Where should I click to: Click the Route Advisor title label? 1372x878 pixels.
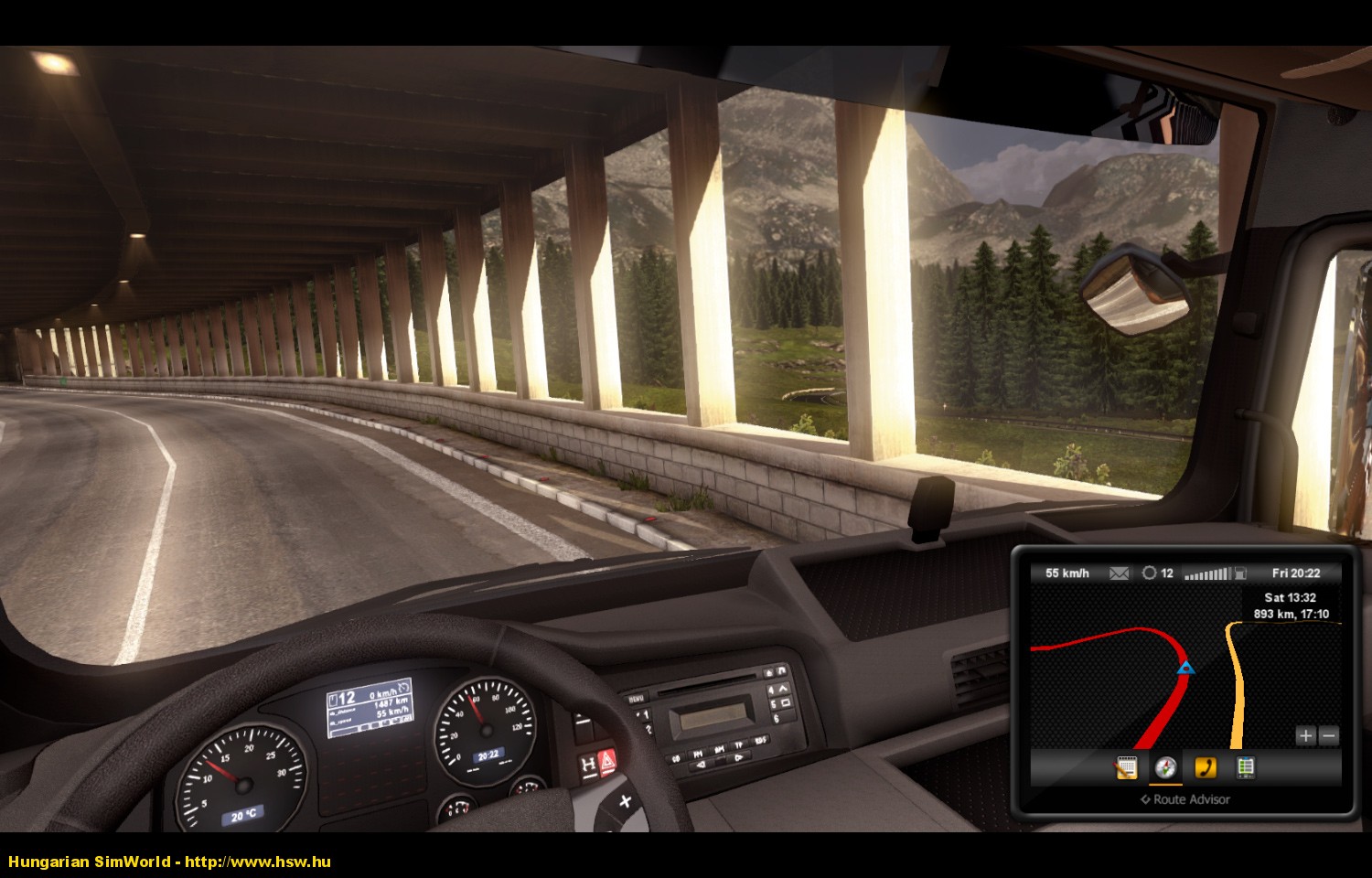(1185, 799)
